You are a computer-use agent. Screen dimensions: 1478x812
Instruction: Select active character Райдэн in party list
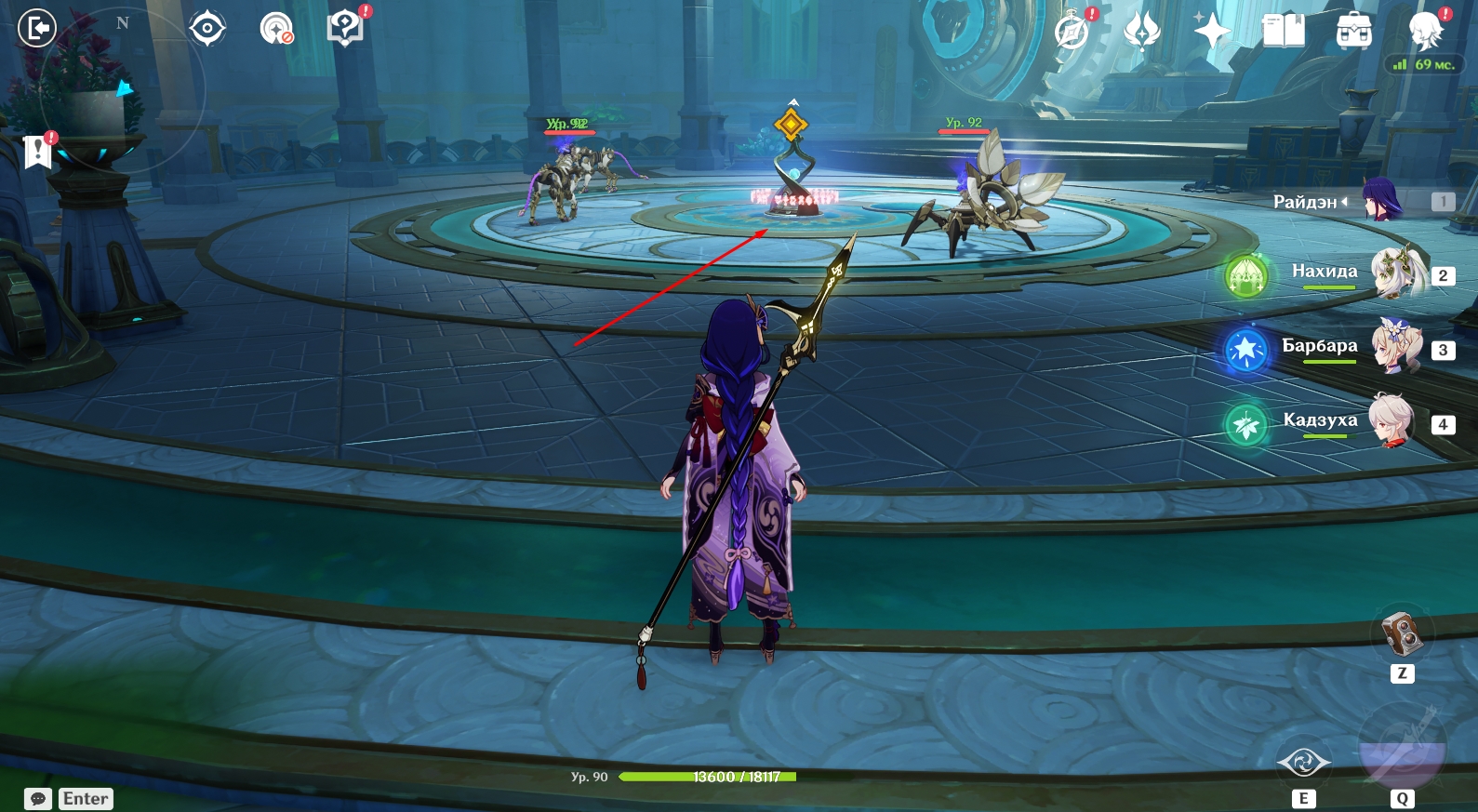coord(1381,201)
